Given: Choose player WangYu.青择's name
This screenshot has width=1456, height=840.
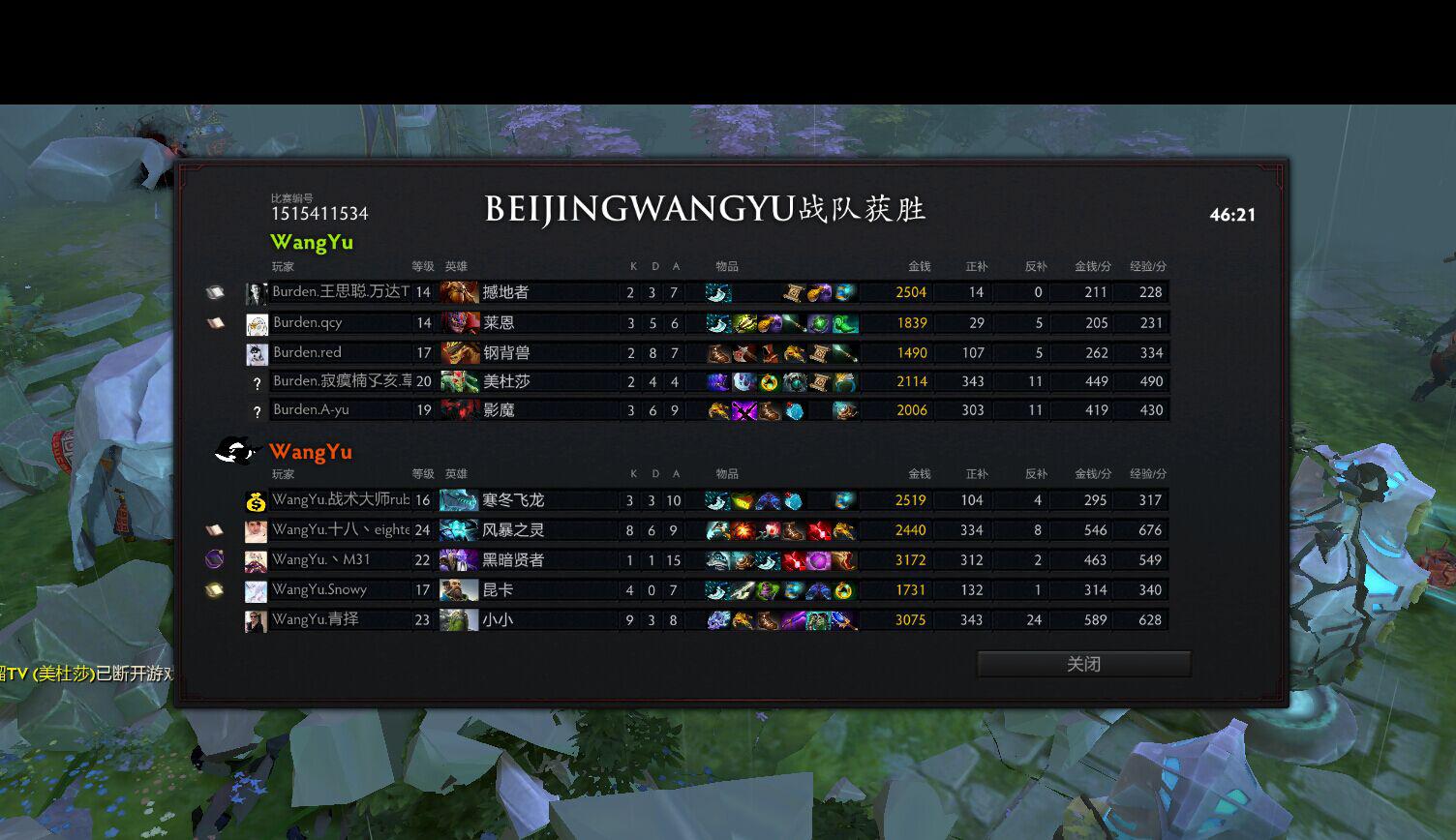Looking at the screenshot, I should point(316,619).
